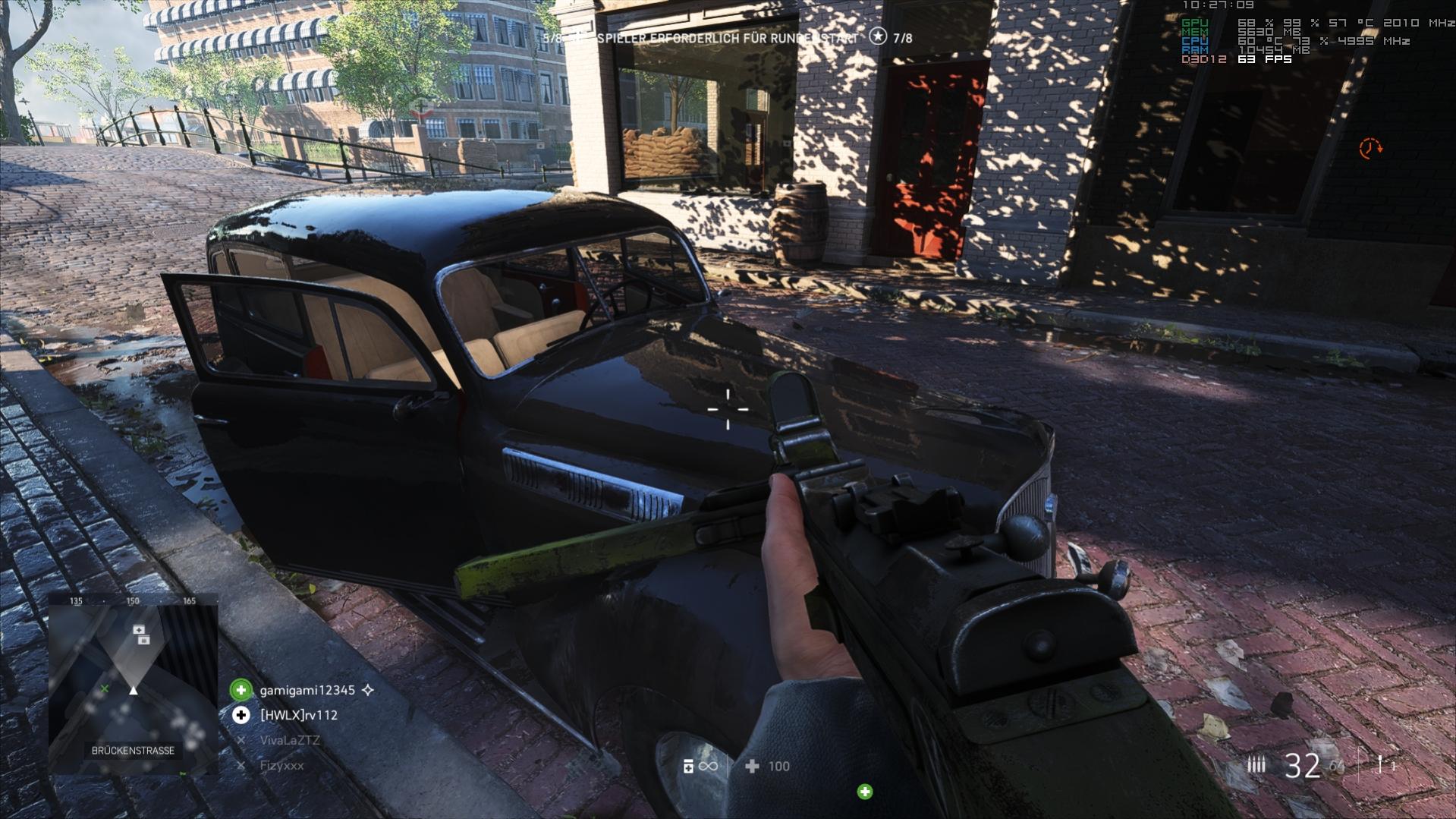Choose VivaLaZTZ in squad list
Image resolution: width=1456 pixels, height=819 pixels.
click(289, 740)
